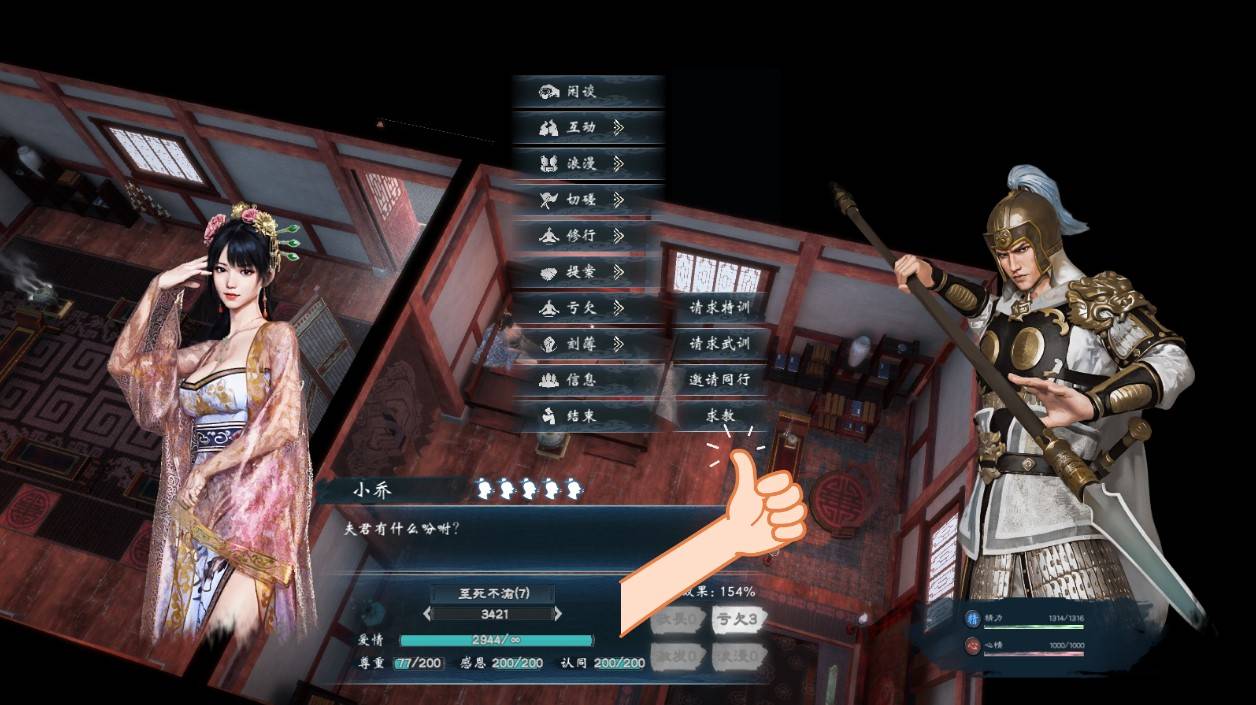Choose the 提亲 menu entry
The width and height of the screenshot is (1256, 705).
588,271
